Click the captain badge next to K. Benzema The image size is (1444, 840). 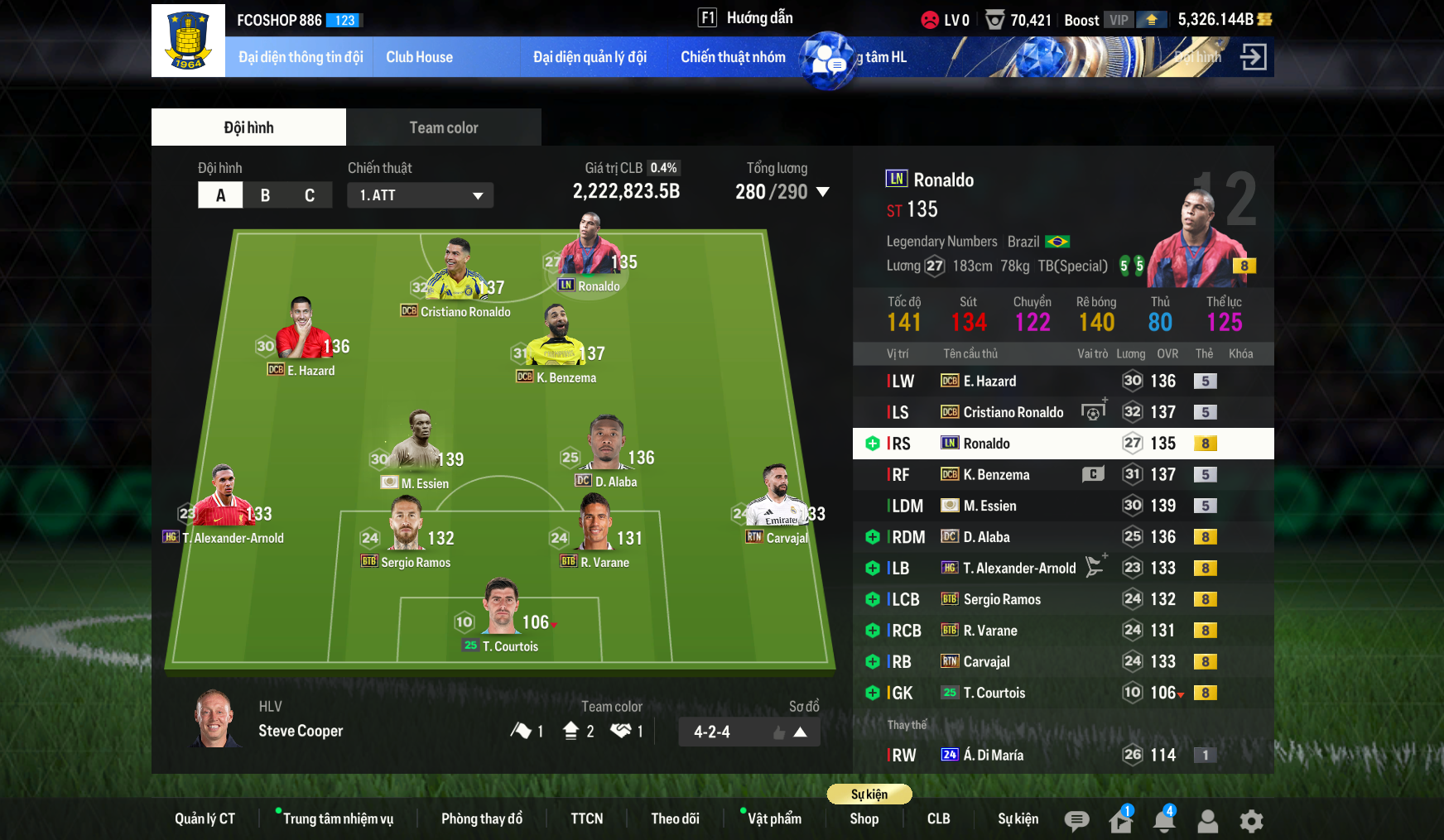[1092, 474]
